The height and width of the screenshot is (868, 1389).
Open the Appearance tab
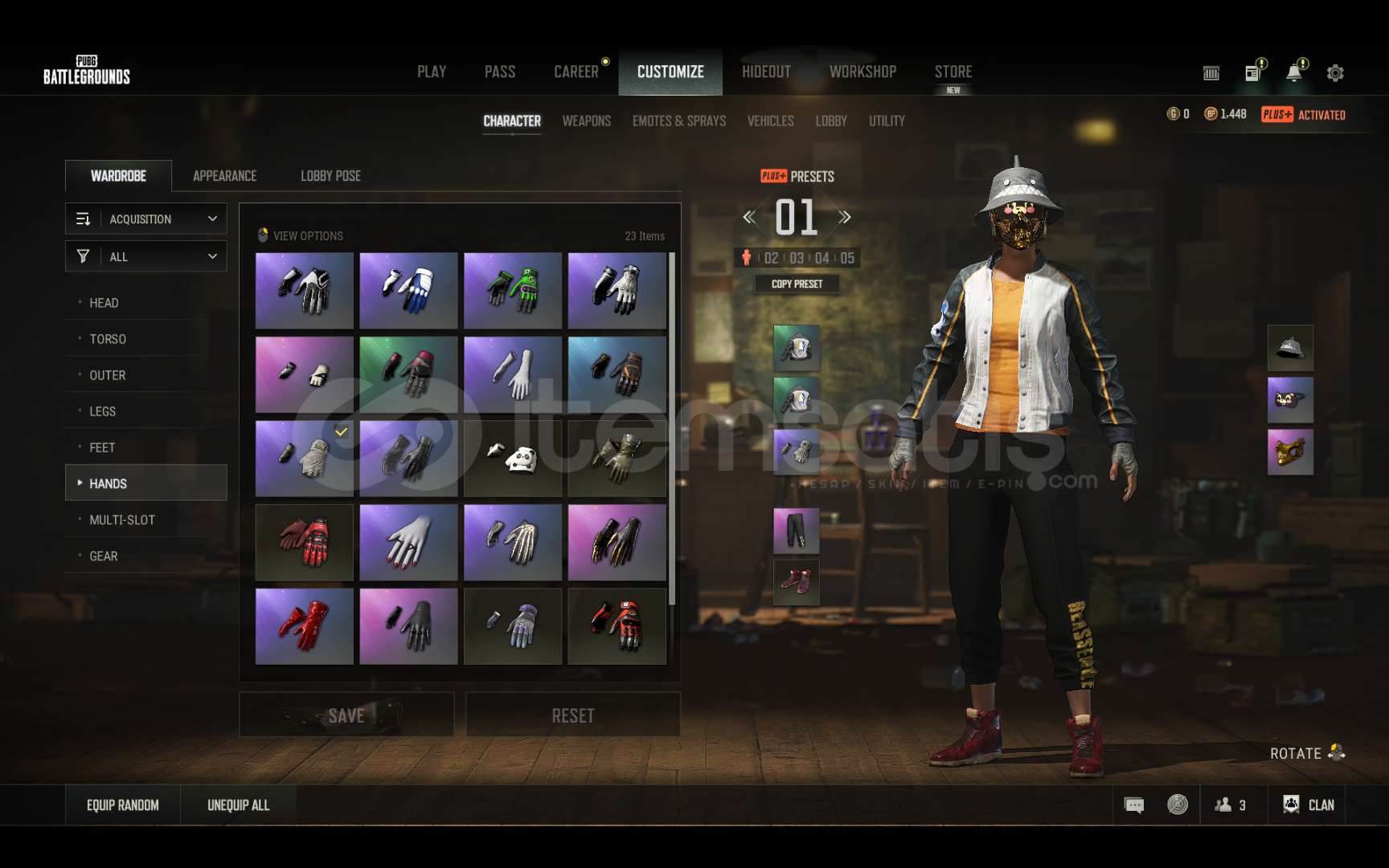[224, 176]
